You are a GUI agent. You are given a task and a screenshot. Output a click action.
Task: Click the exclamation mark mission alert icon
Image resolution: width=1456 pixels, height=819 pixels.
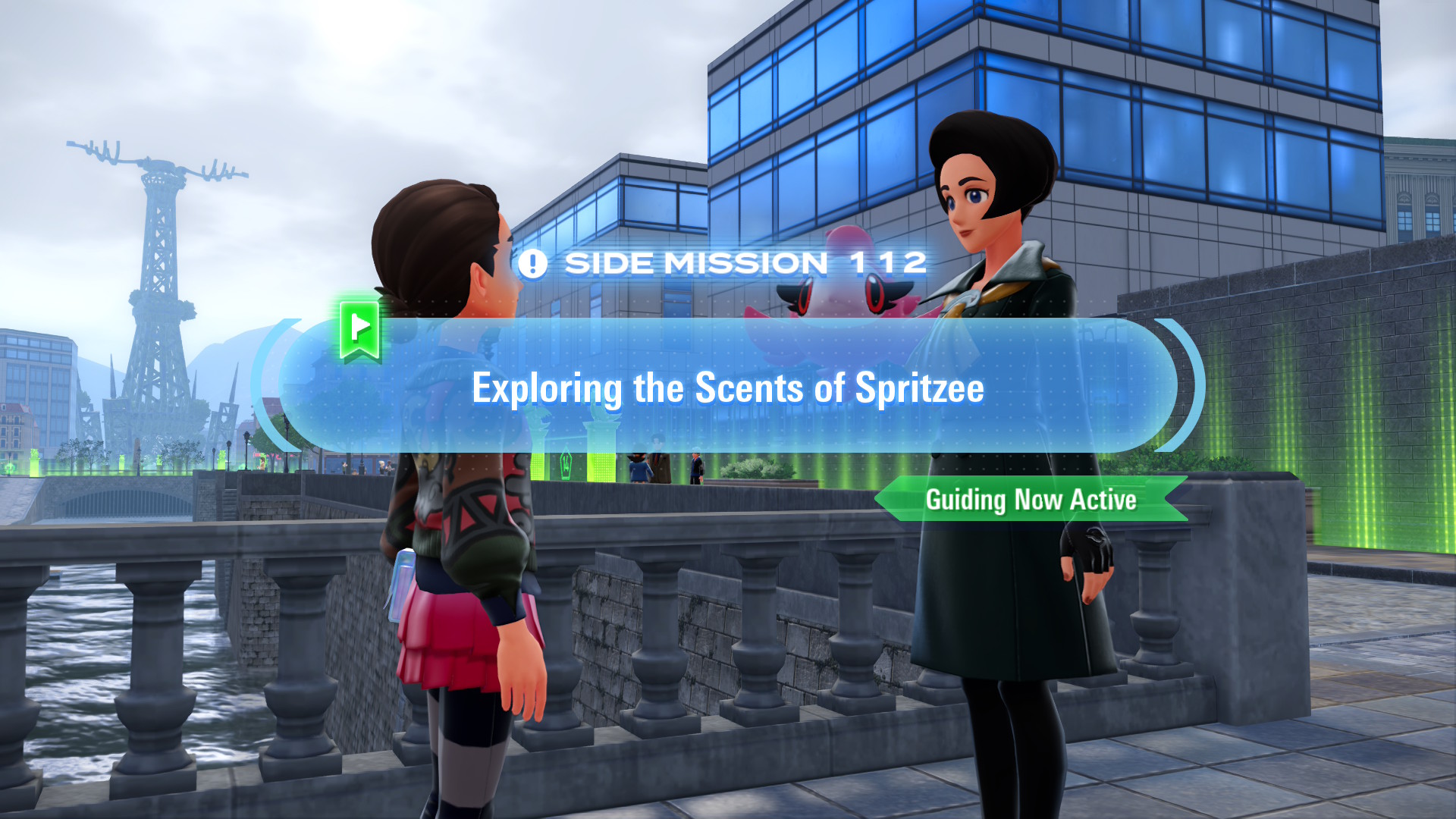pyautogui.click(x=533, y=263)
